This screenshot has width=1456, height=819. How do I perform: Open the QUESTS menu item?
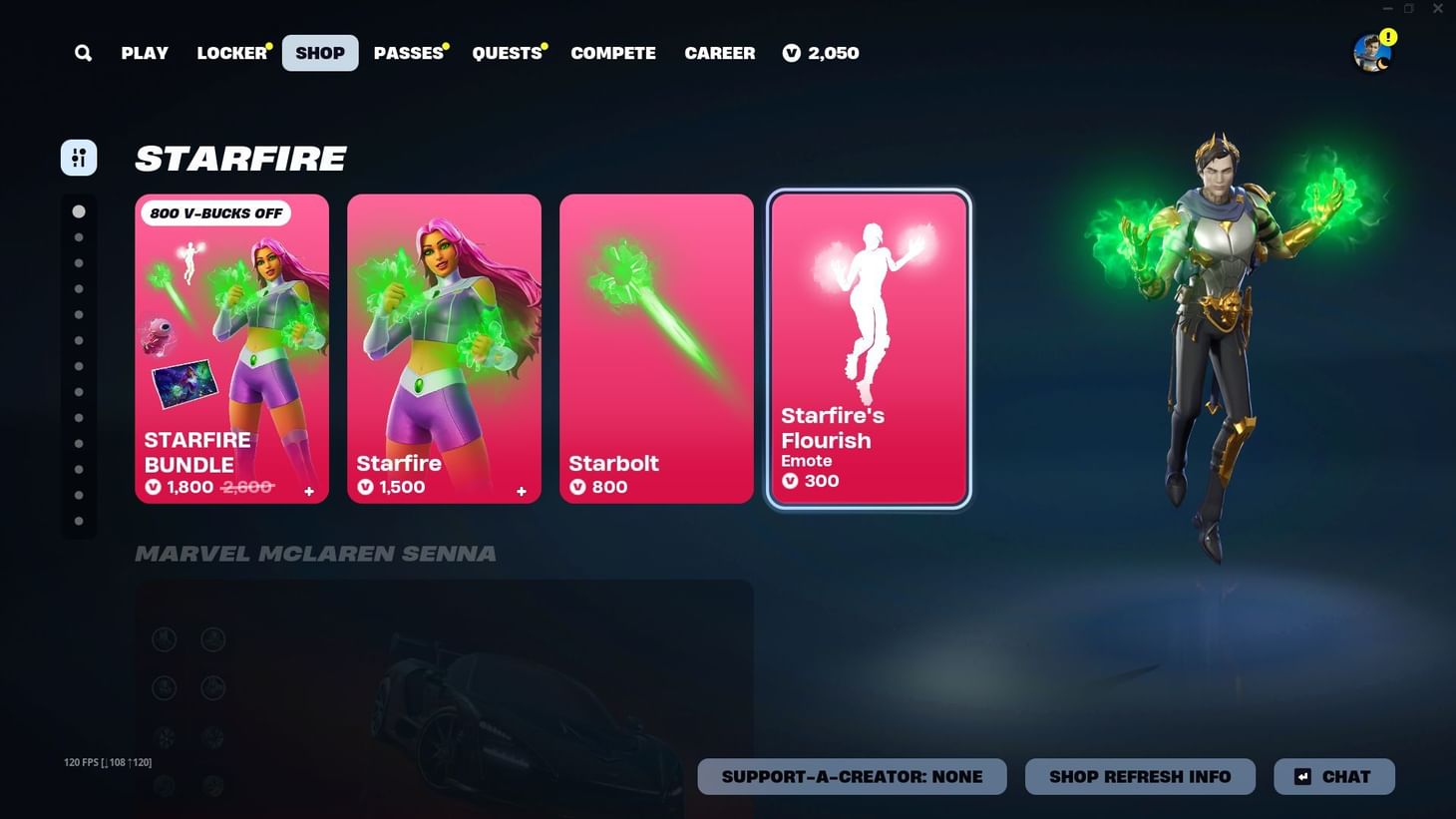[x=507, y=52]
